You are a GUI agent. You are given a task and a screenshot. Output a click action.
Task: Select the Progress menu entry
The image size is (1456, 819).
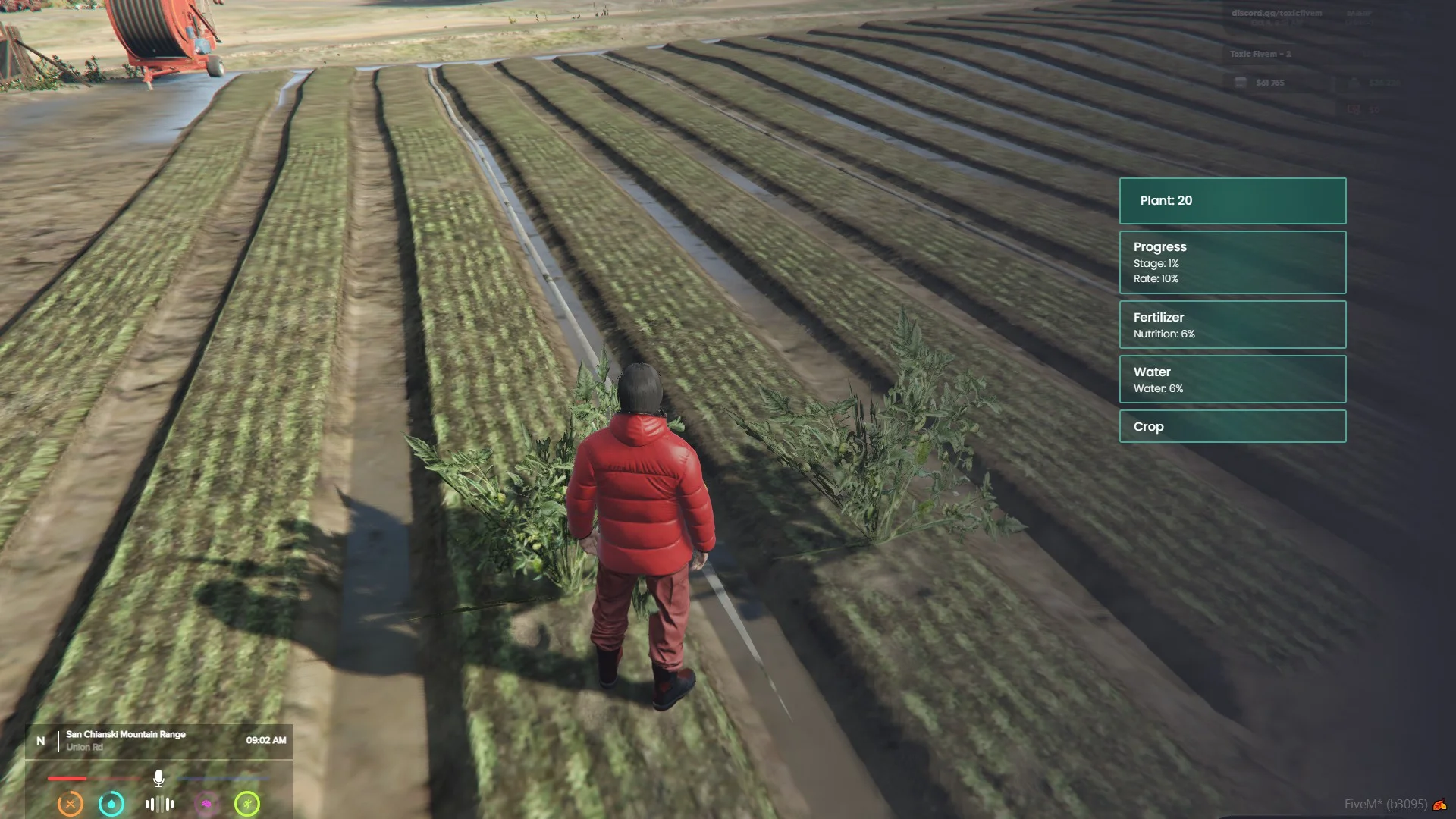(x=1232, y=262)
